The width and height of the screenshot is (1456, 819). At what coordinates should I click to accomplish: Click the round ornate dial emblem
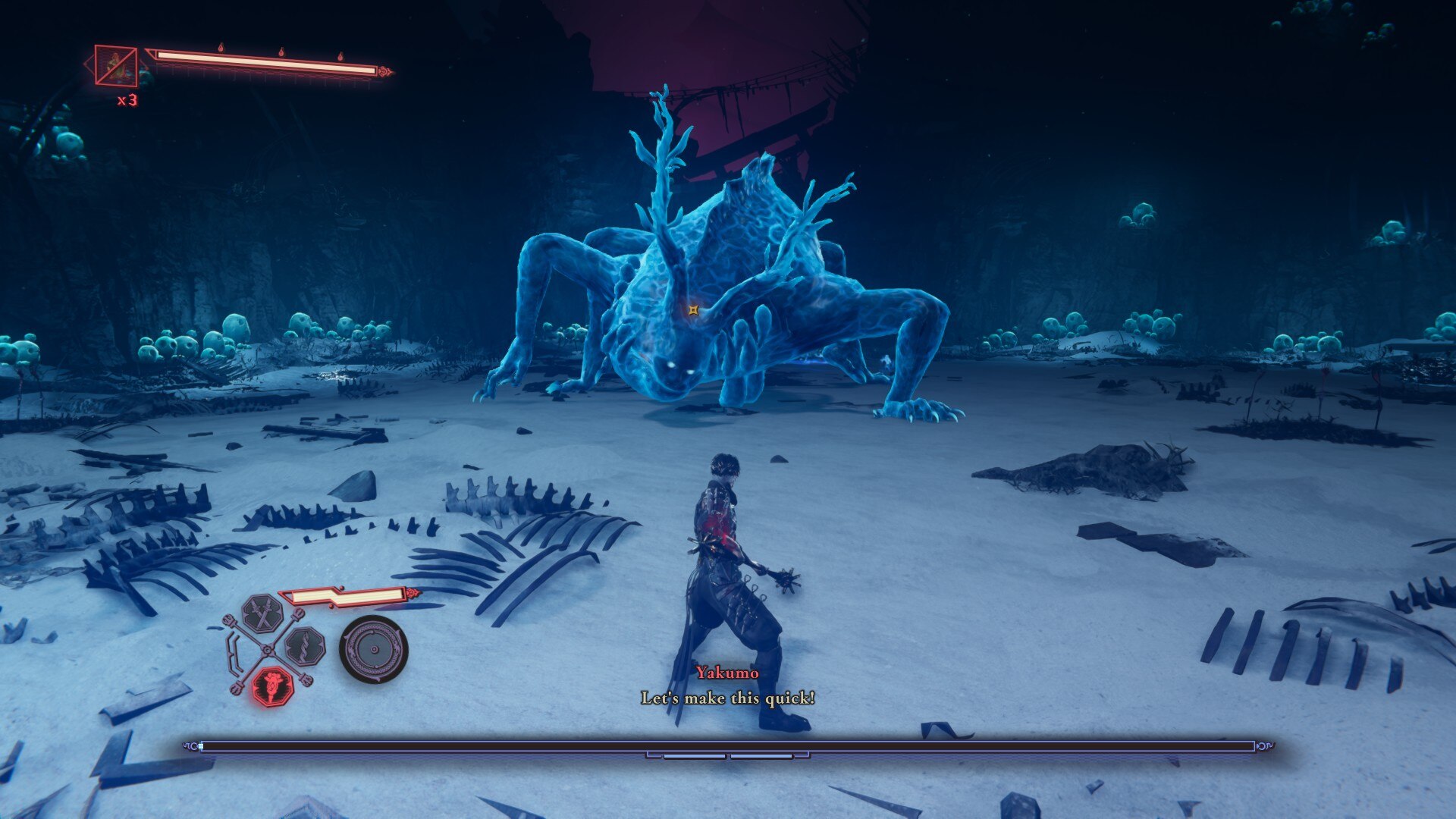point(373,650)
